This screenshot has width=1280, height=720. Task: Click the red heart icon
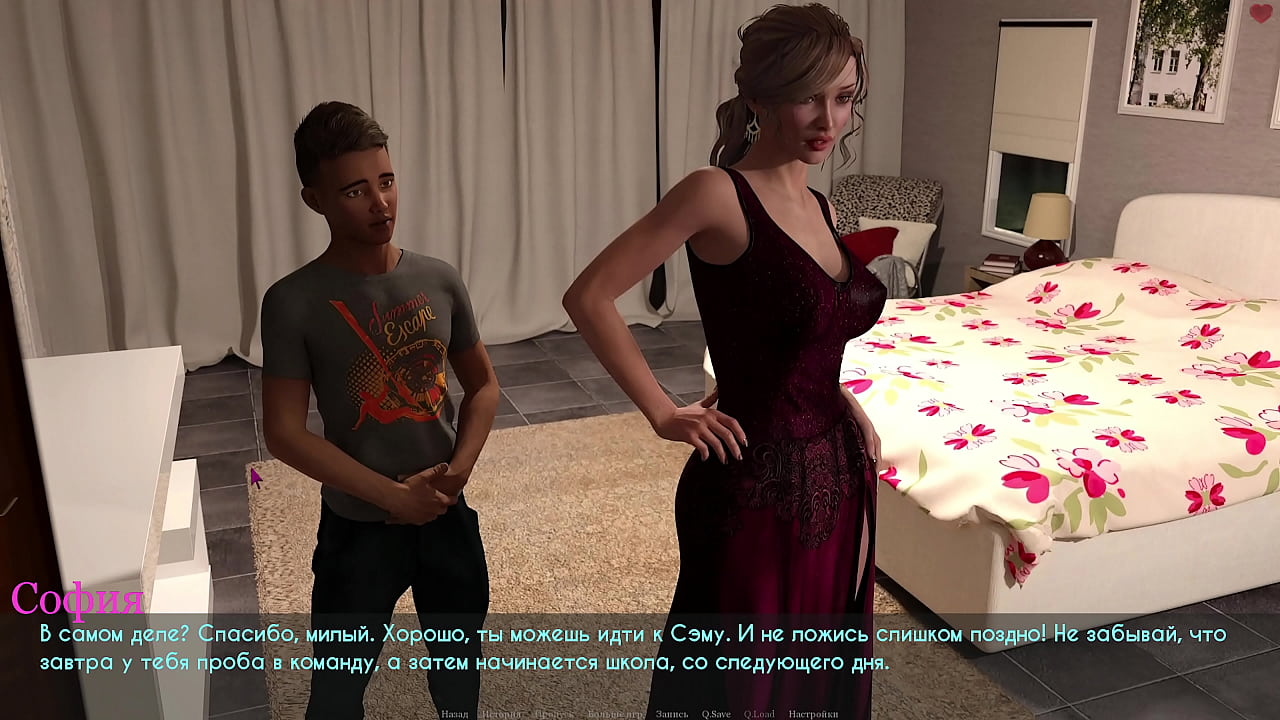tap(1260, 14)
